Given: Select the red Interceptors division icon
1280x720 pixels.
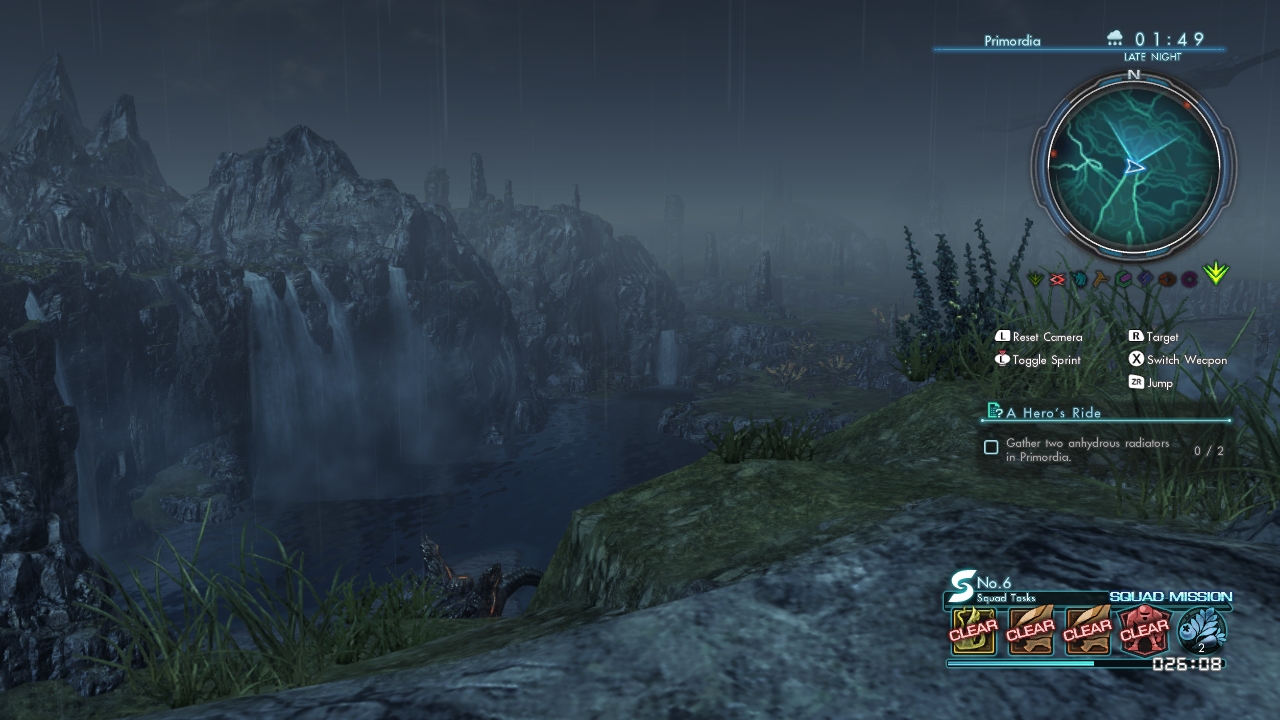Looking at the screenshot, I should click(x=1057, y=279).
